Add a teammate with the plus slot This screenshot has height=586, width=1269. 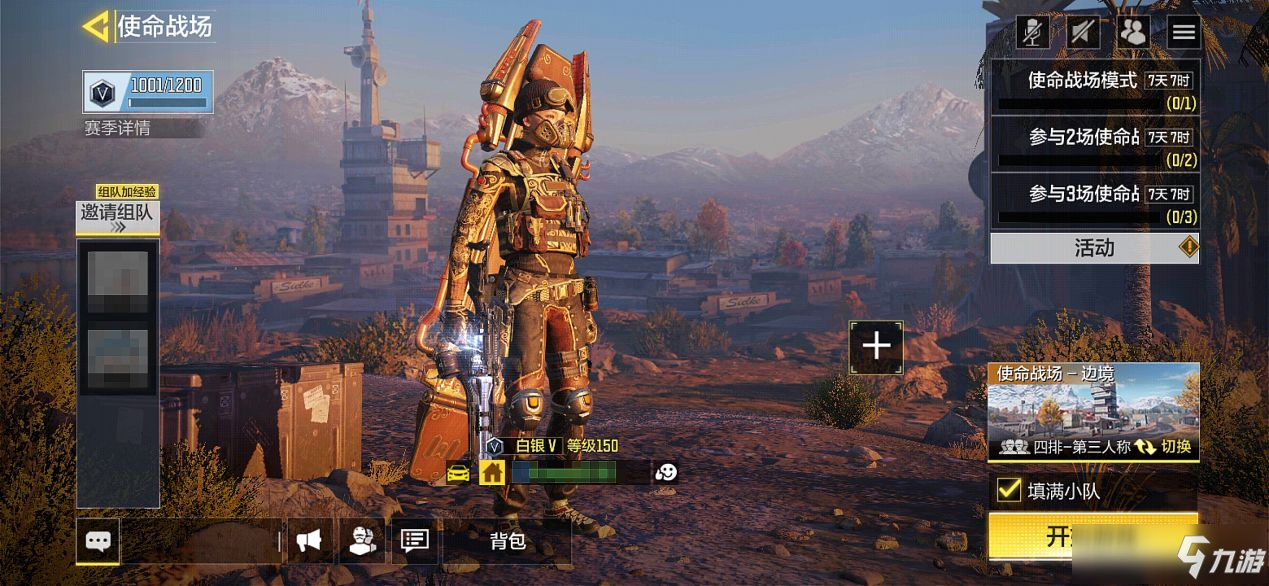tap(876, 346)
